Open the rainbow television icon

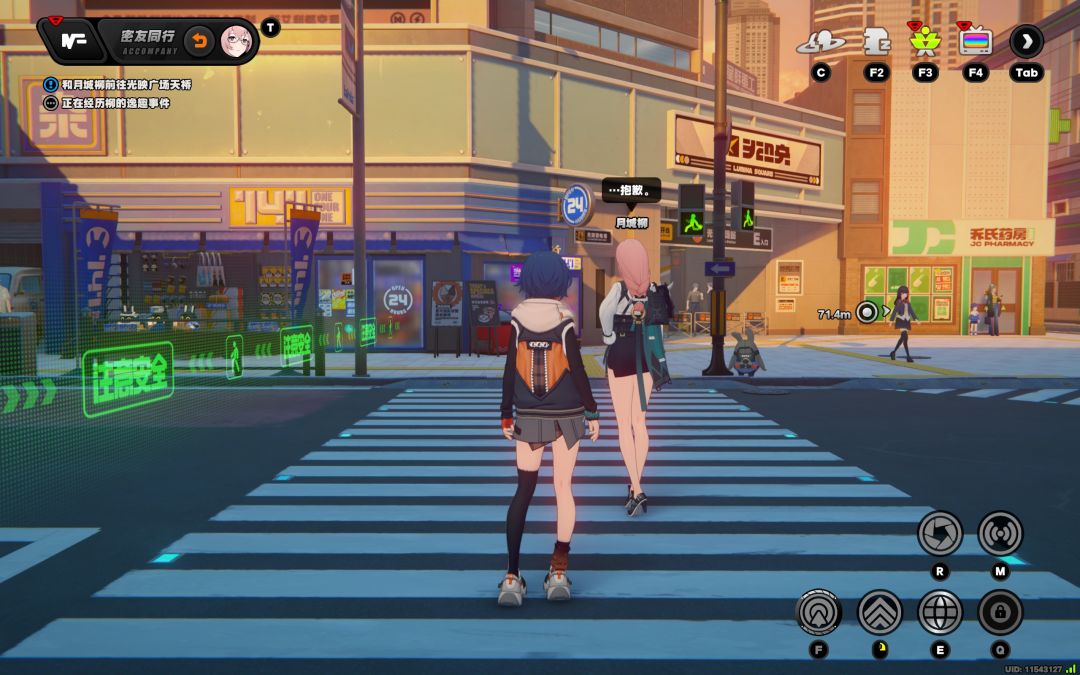point(974,42)
